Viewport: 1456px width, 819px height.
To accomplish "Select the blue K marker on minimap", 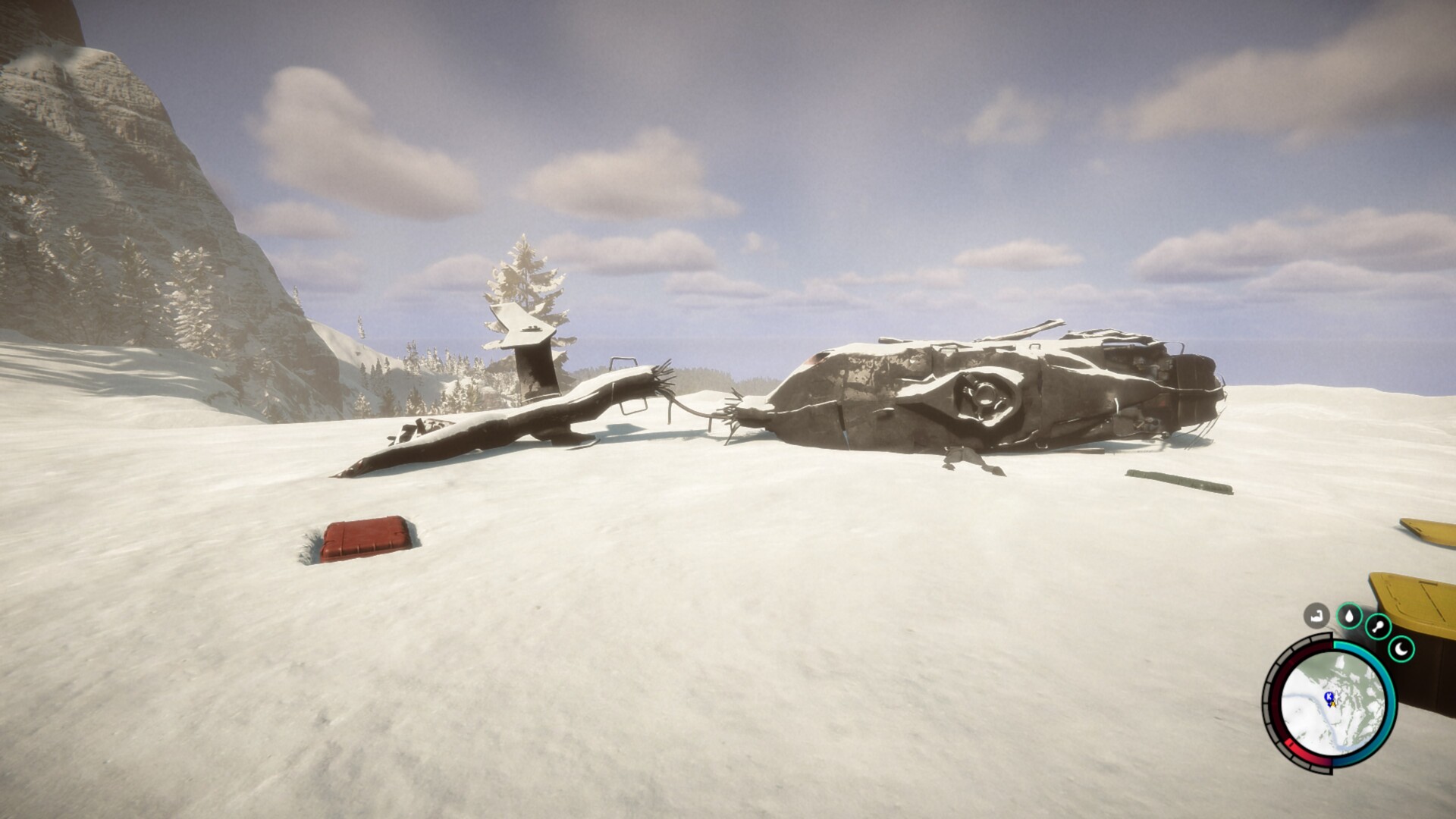I will pyautogui.click(x=1329, y=695).
